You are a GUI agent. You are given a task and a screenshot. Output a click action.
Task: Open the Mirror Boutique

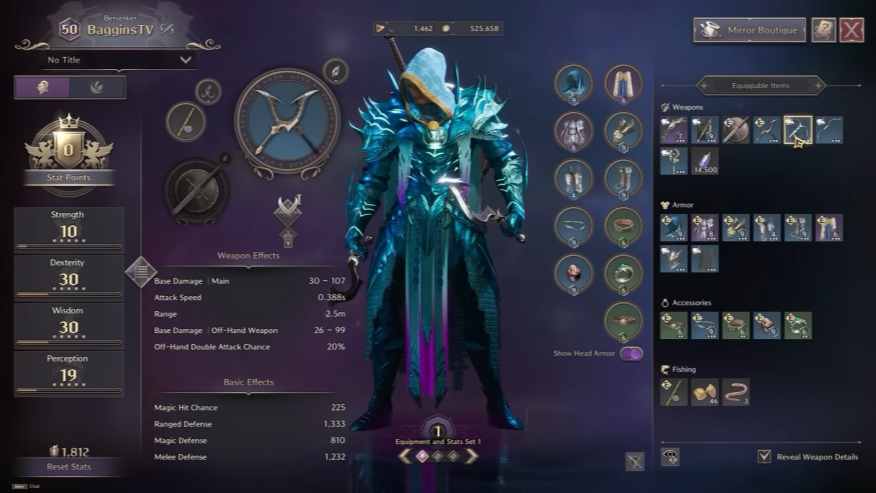tap(749, 30)
